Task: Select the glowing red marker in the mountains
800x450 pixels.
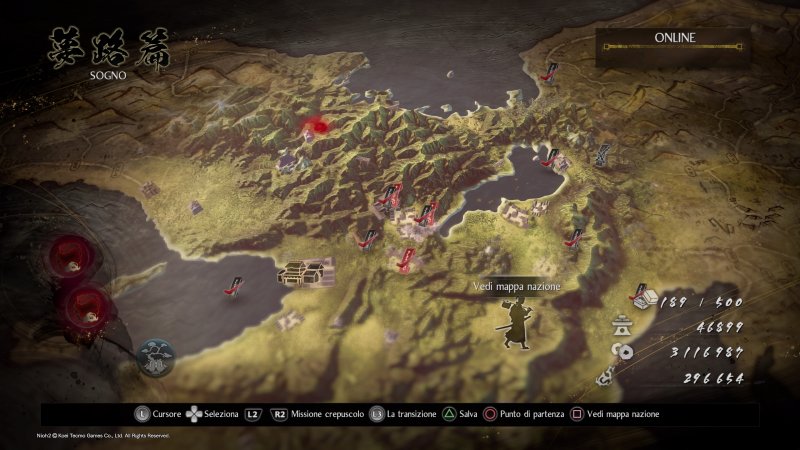Action: tap(316, 127)
